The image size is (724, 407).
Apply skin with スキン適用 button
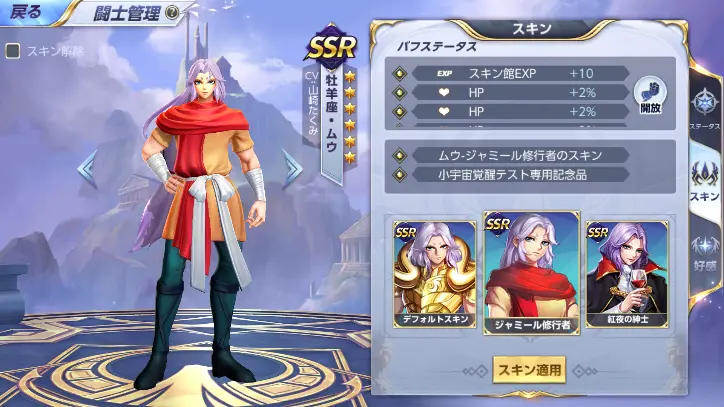point(528,370)
